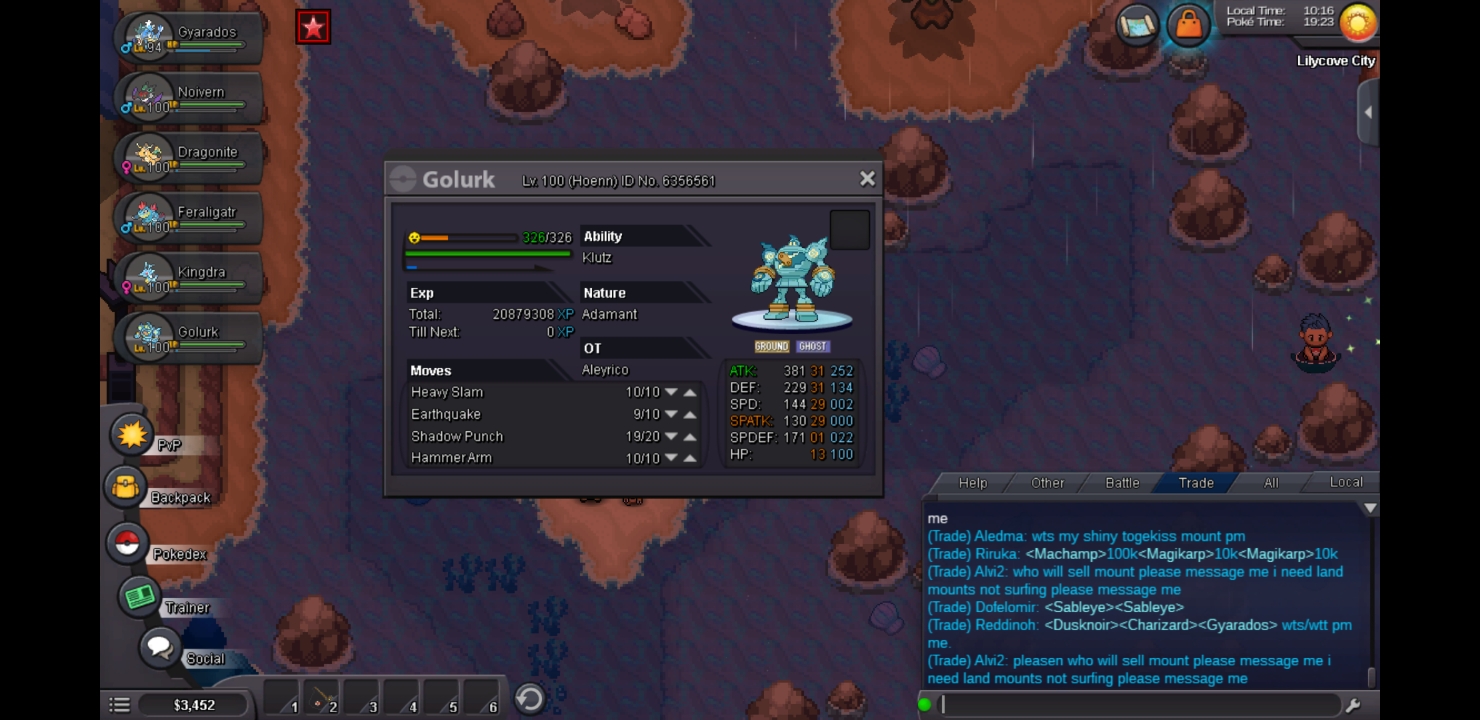Select Gyarados in the party list
This screenshot has width=1480, height=720.
pos(190,37)
